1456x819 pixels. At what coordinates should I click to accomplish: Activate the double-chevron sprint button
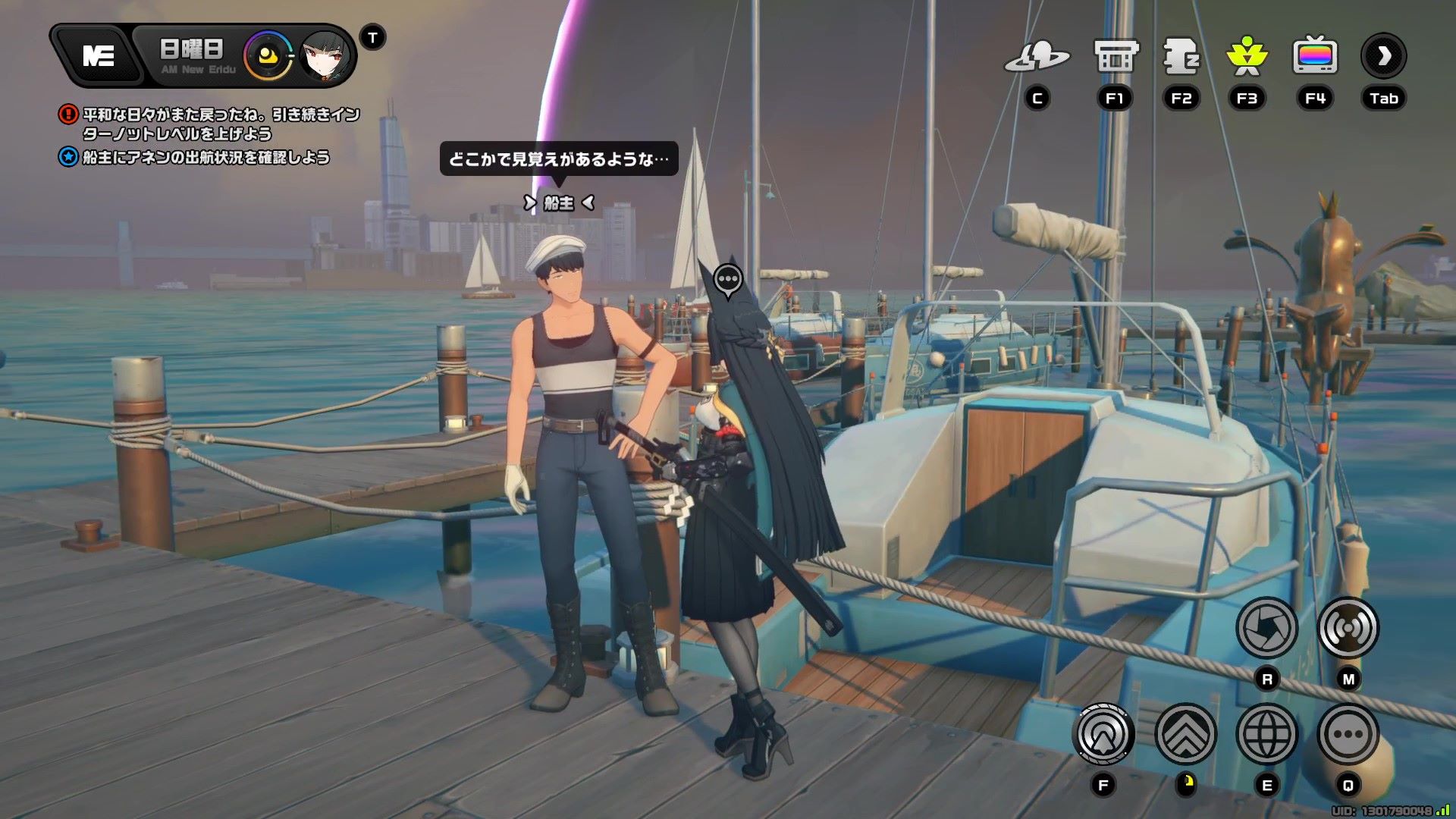click(x=1185, y=734)
